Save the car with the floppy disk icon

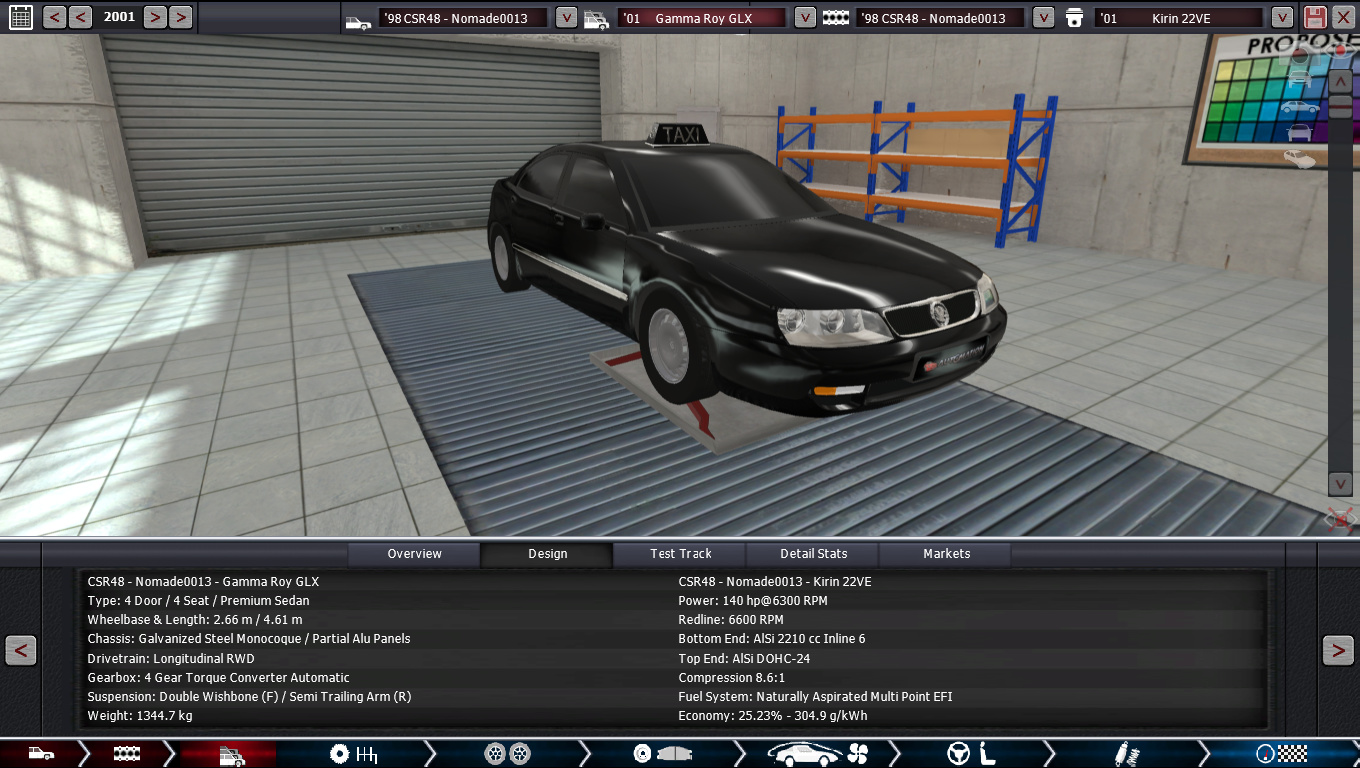tap(1315, 17)
